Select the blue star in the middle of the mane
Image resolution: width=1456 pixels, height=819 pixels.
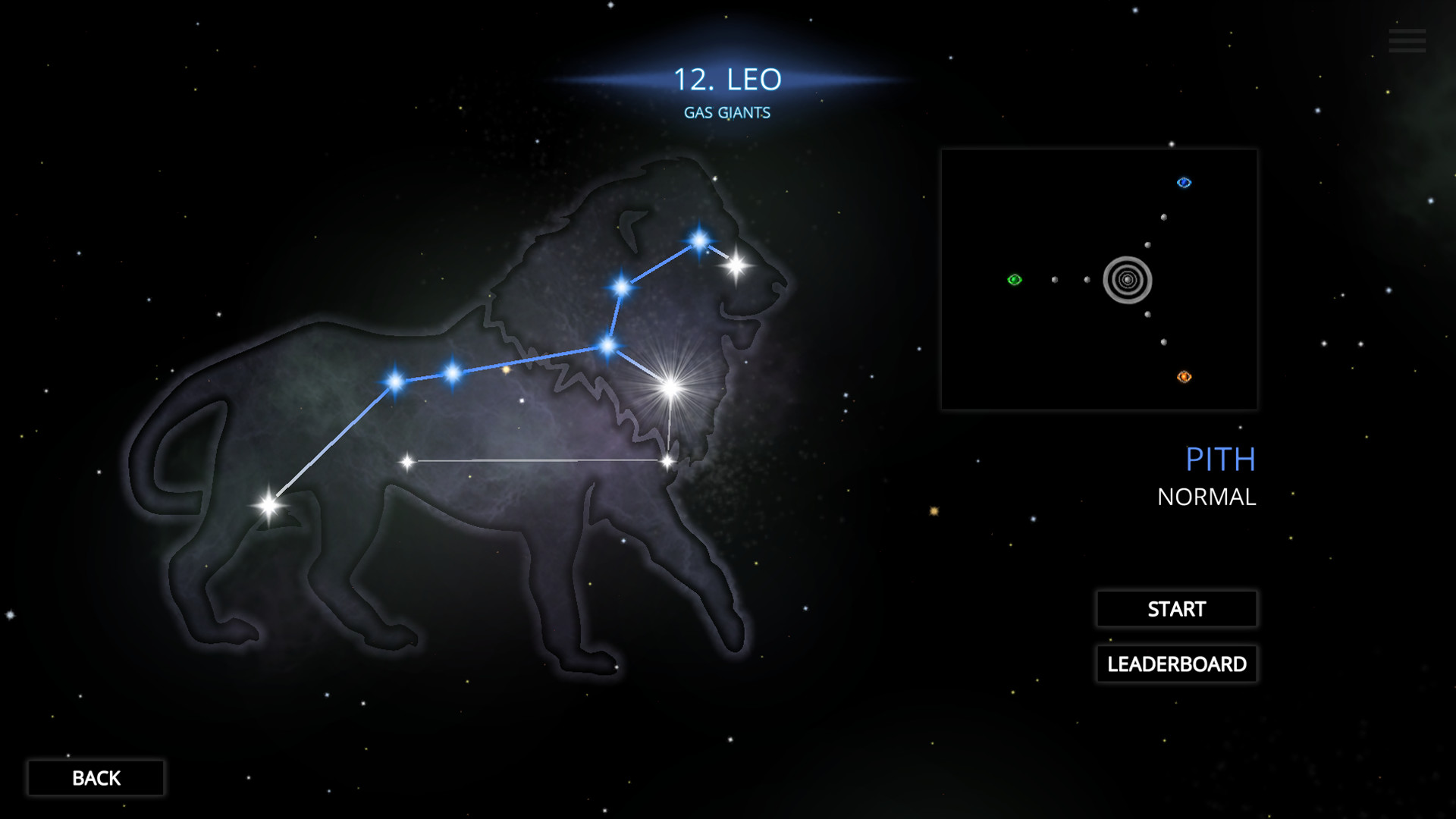coord(622,288)
